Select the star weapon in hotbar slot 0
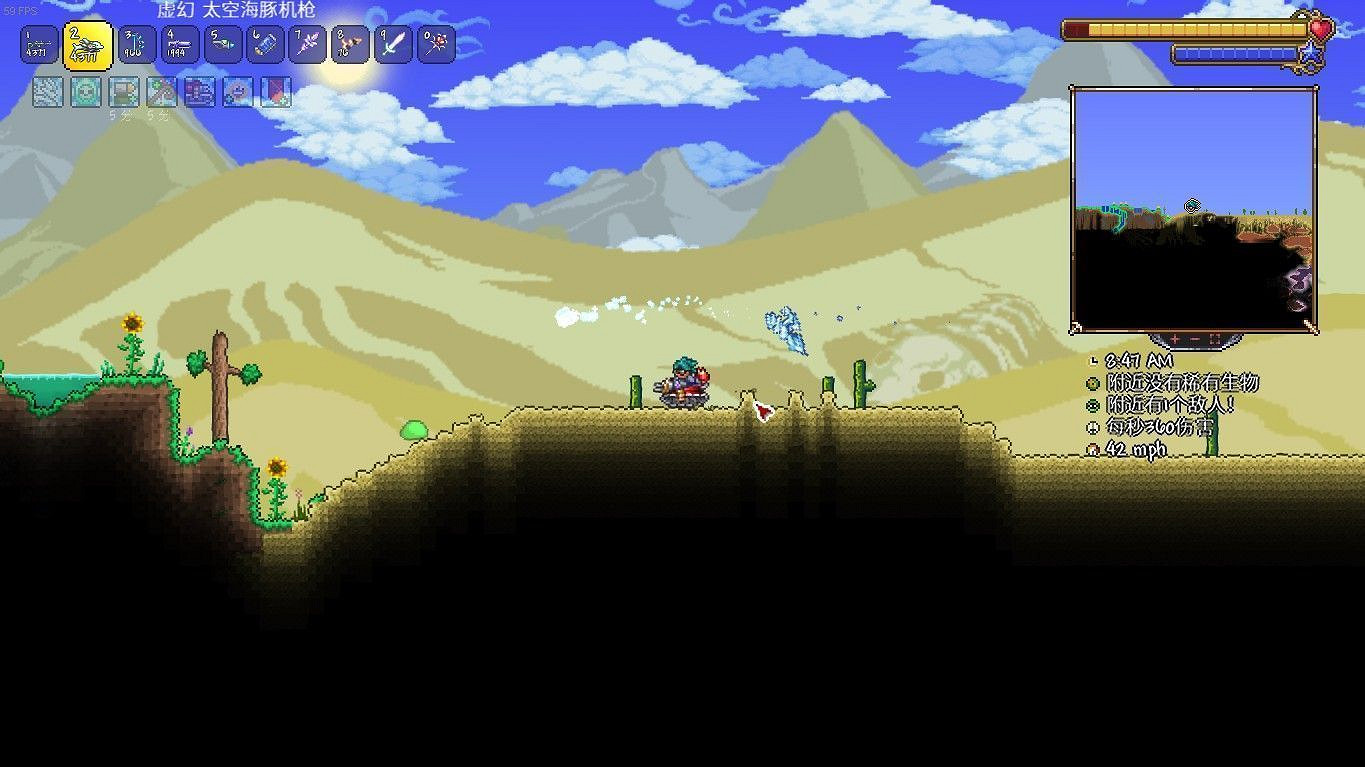 pyautogui.click(x=435, y=44)
